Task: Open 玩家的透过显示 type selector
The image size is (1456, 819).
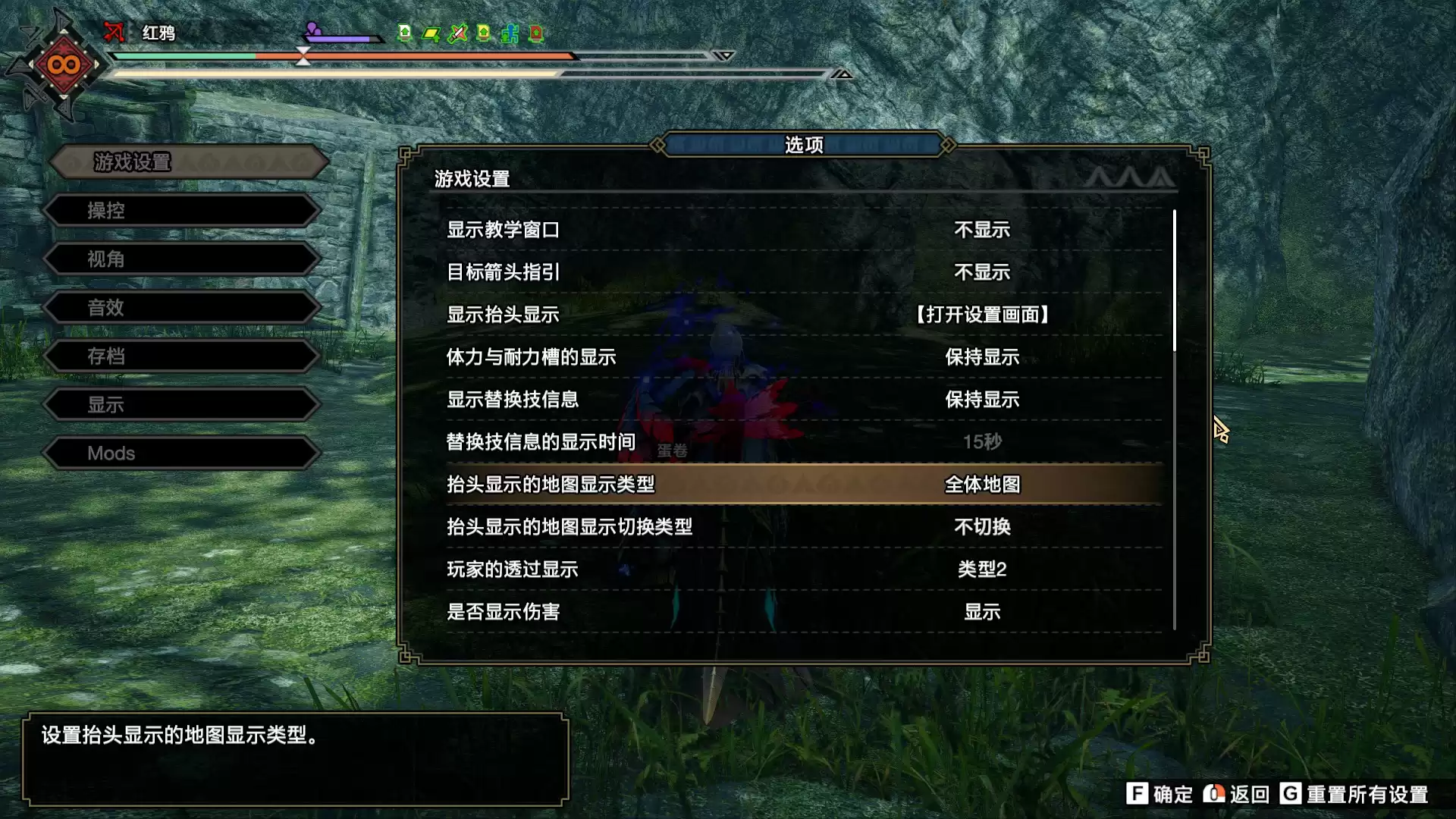Action: coord(982,569)
